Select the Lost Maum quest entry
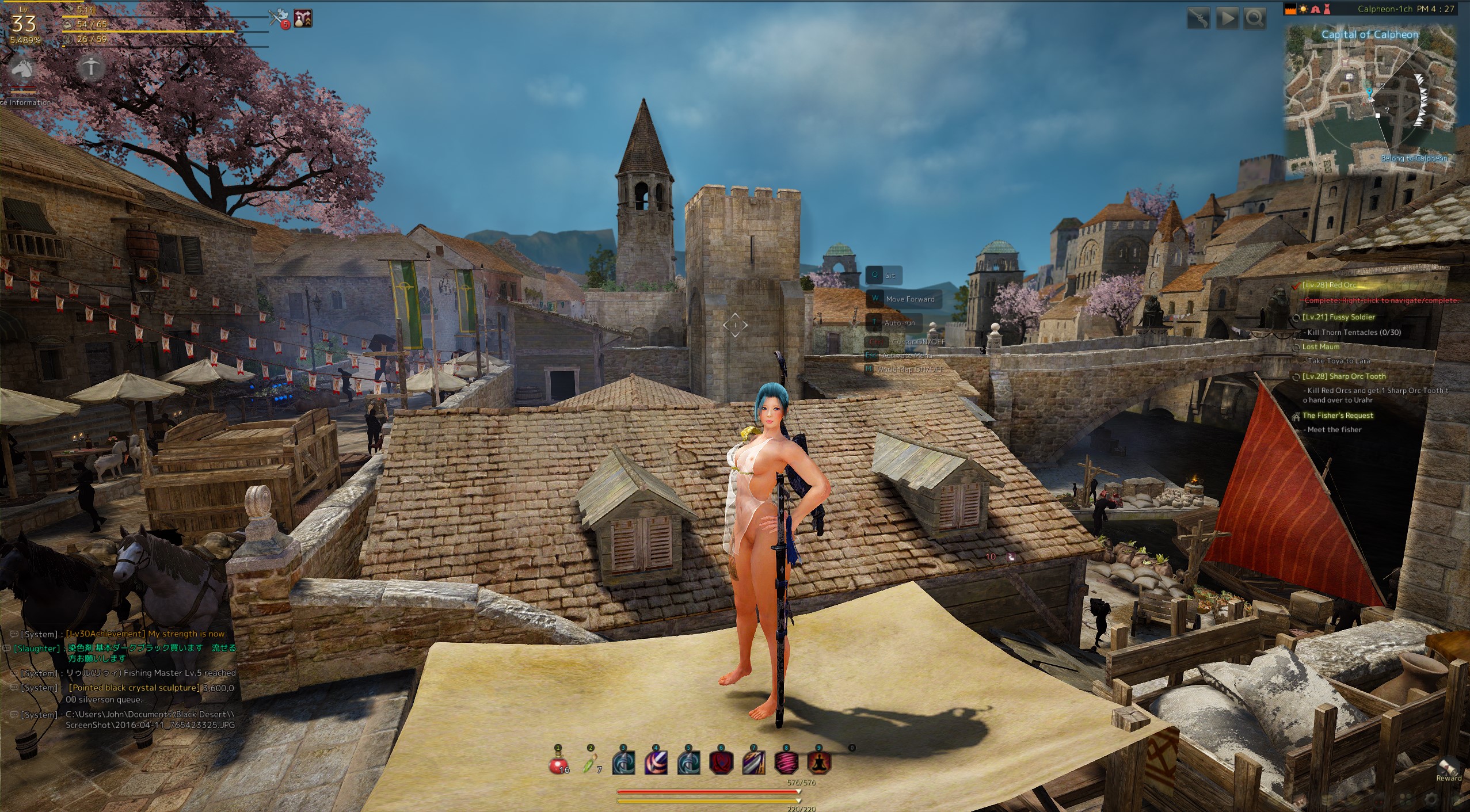This screenshot has height=812, width=1470. pyautogui.click(x=1320, y=347)
